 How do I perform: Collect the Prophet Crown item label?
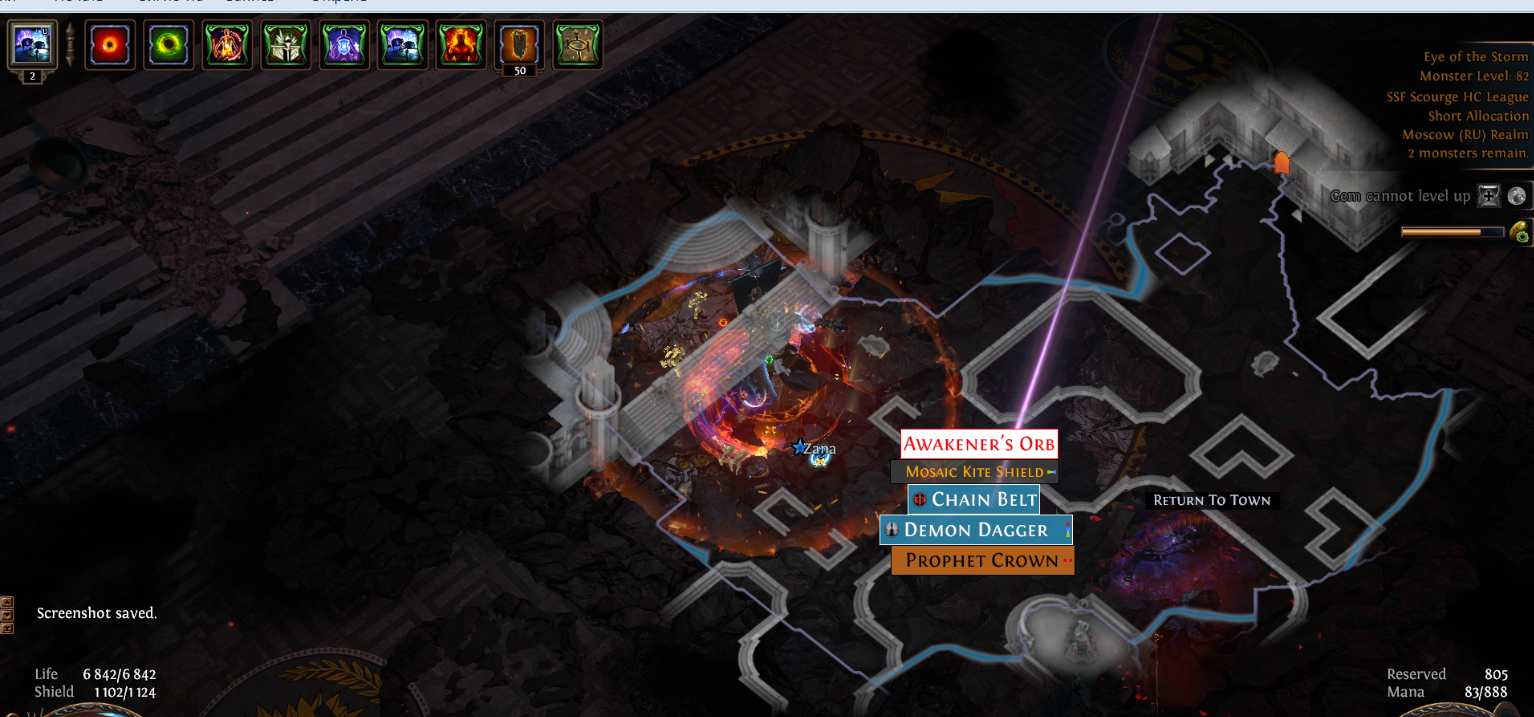[x=982, y=561]
